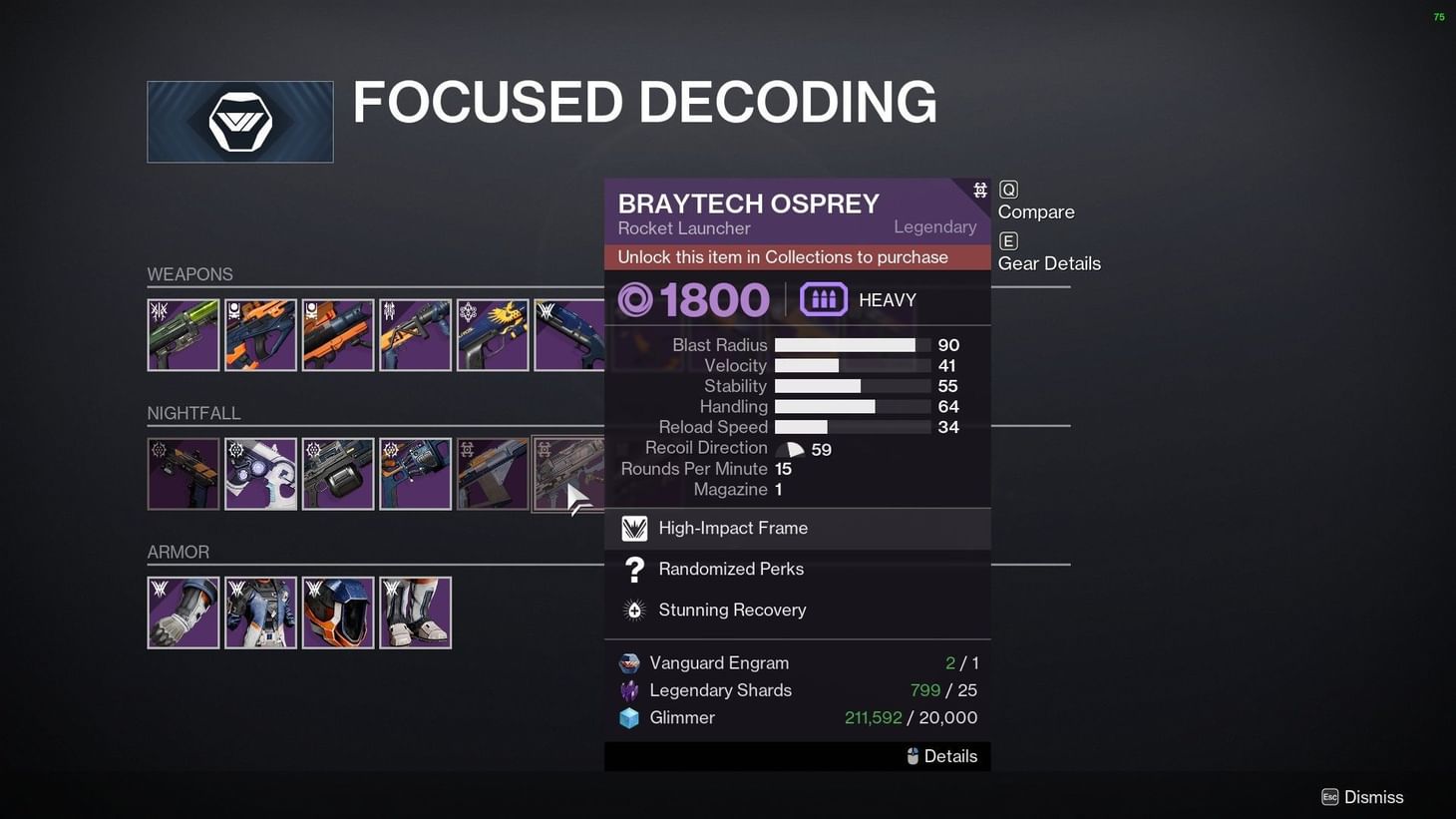Click the Recoil Direction gauge icon
This screenshot has width=1456, height=819.
(789, 448)
